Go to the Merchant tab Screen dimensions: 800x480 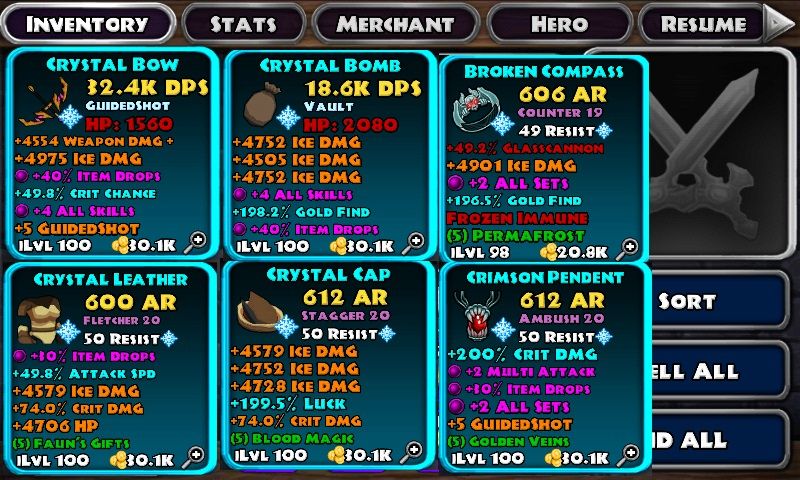click(395, 24)
